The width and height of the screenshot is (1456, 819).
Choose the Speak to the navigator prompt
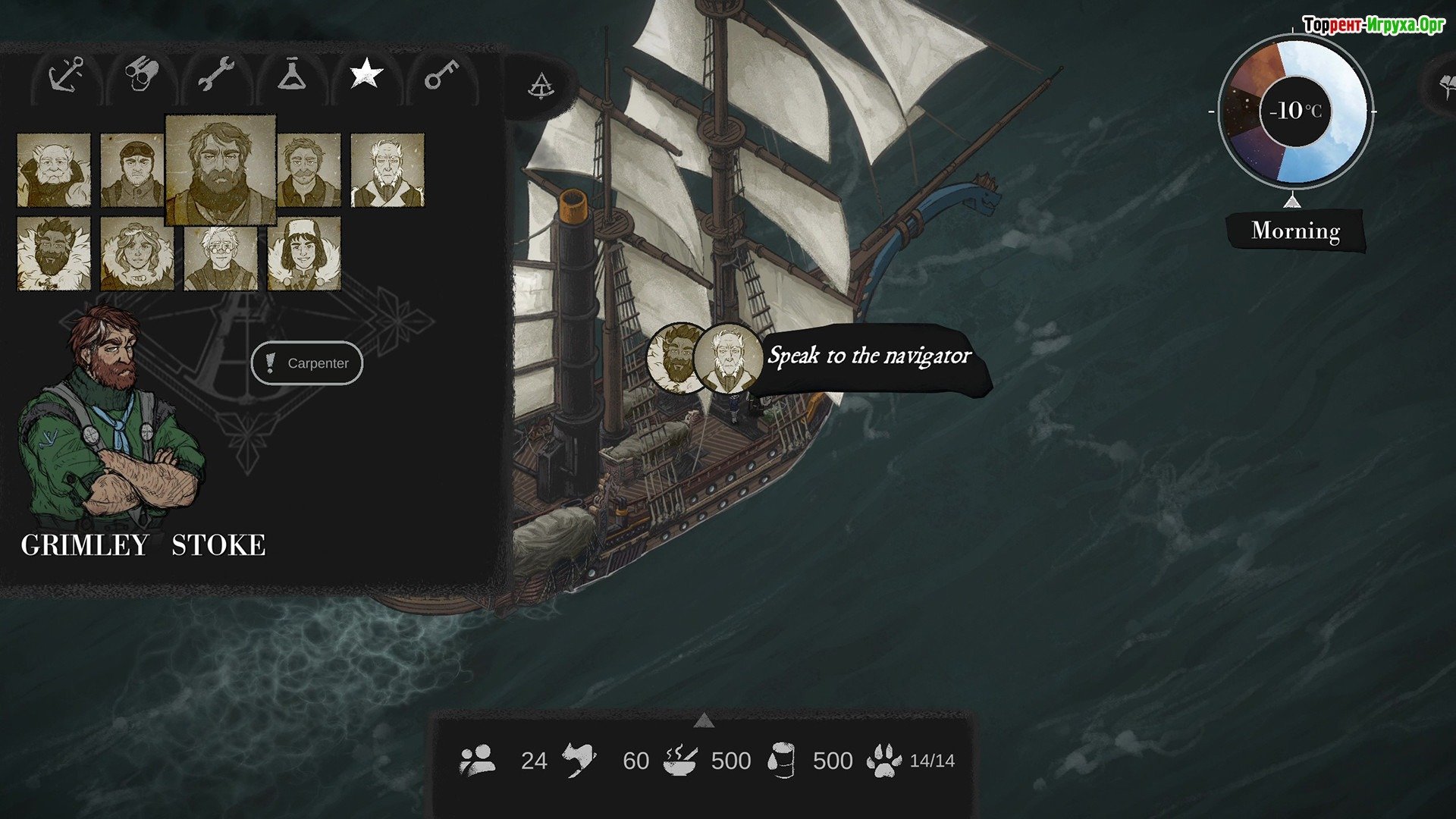click(x=869, y=356)
